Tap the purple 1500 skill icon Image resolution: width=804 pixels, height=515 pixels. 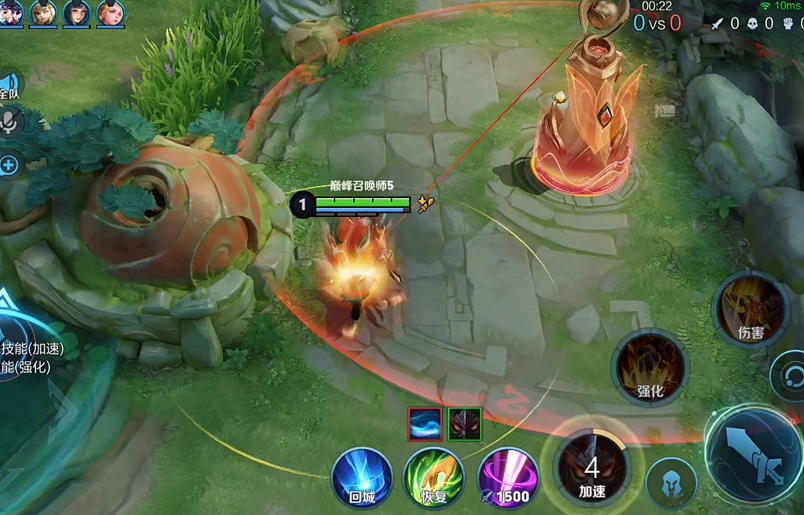pos(507,476)
